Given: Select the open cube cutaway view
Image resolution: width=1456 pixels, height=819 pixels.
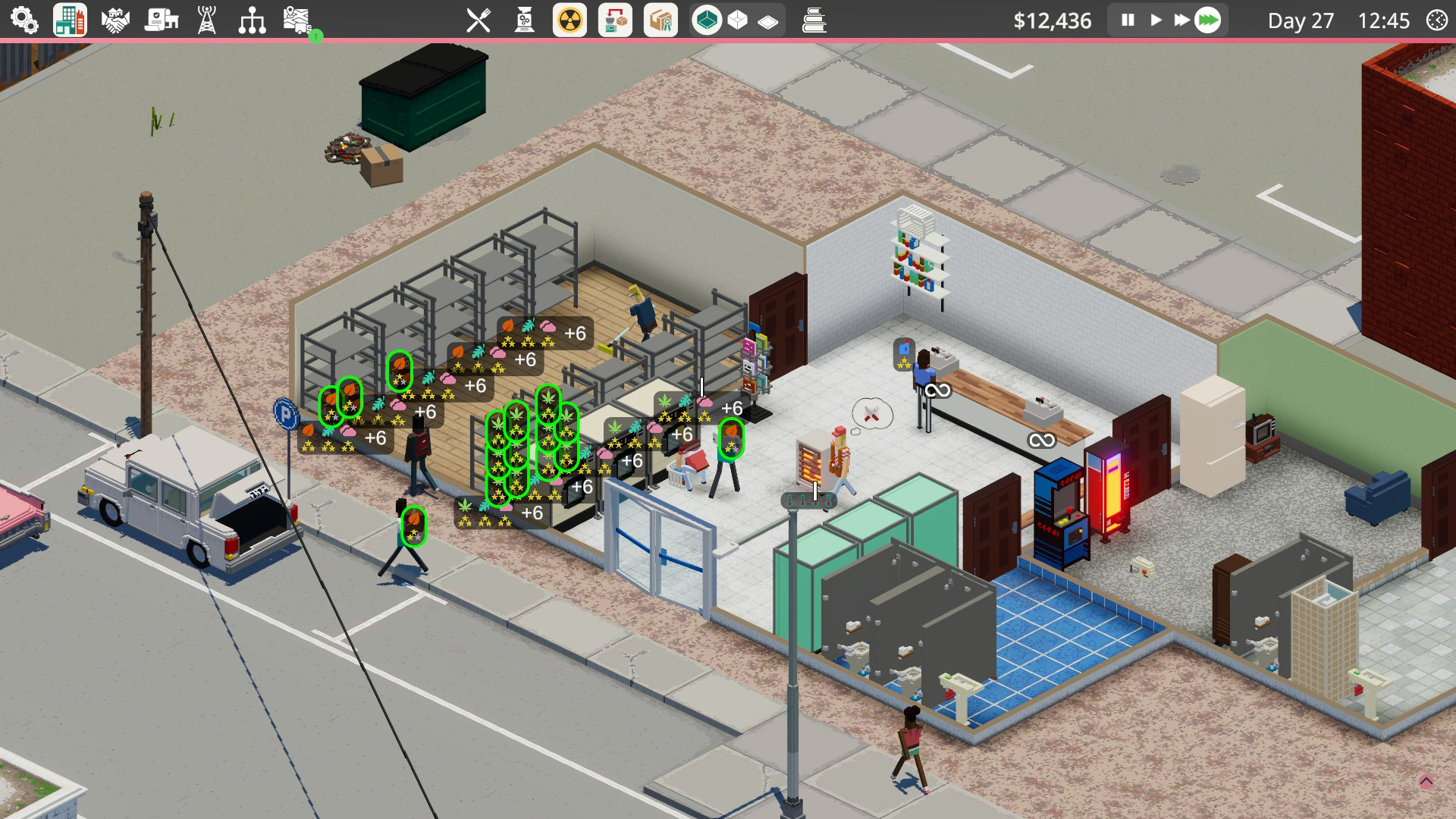Looking at the screenshot, I should (737, 20).
